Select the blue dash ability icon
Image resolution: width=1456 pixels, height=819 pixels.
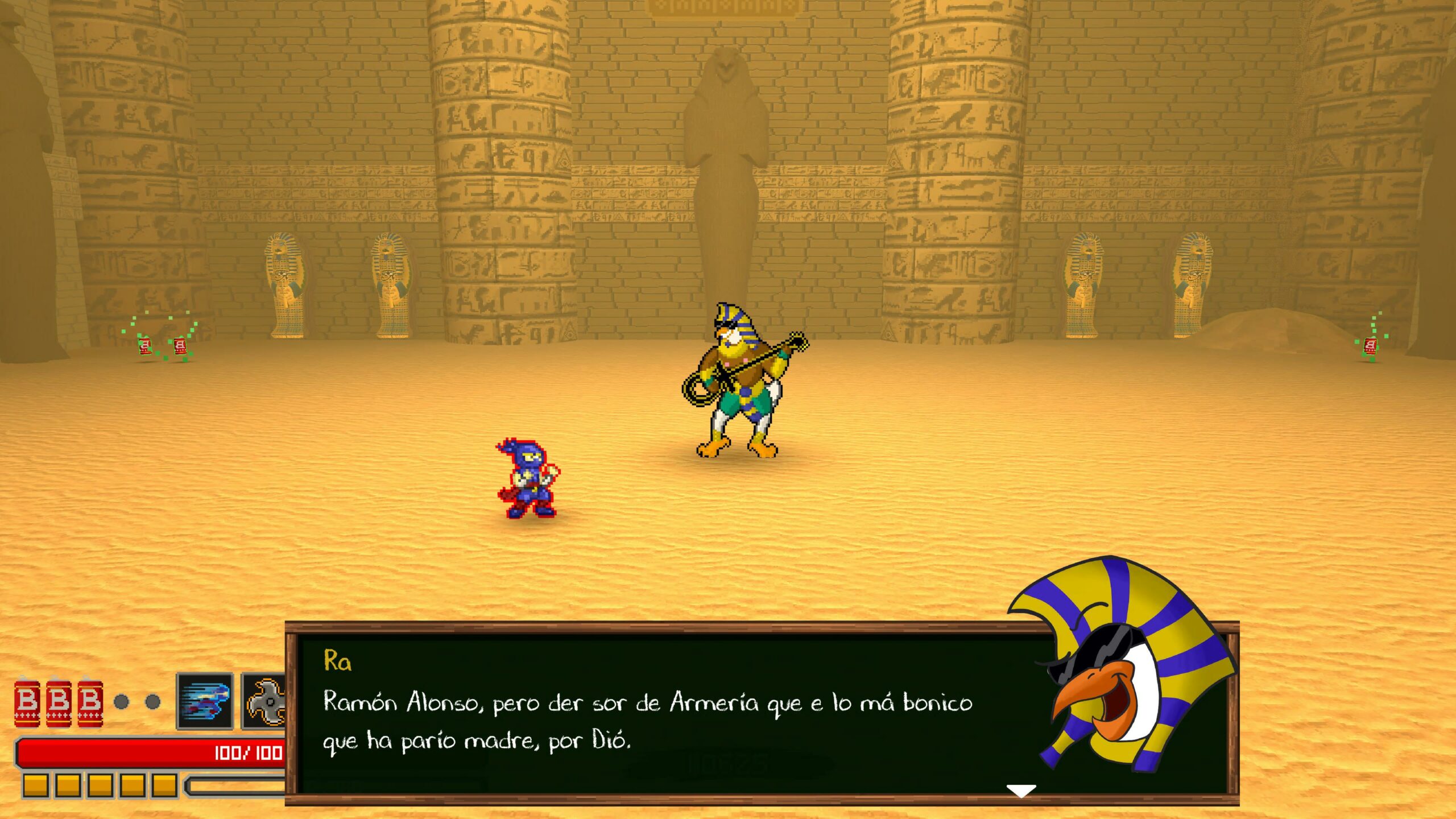205,701
